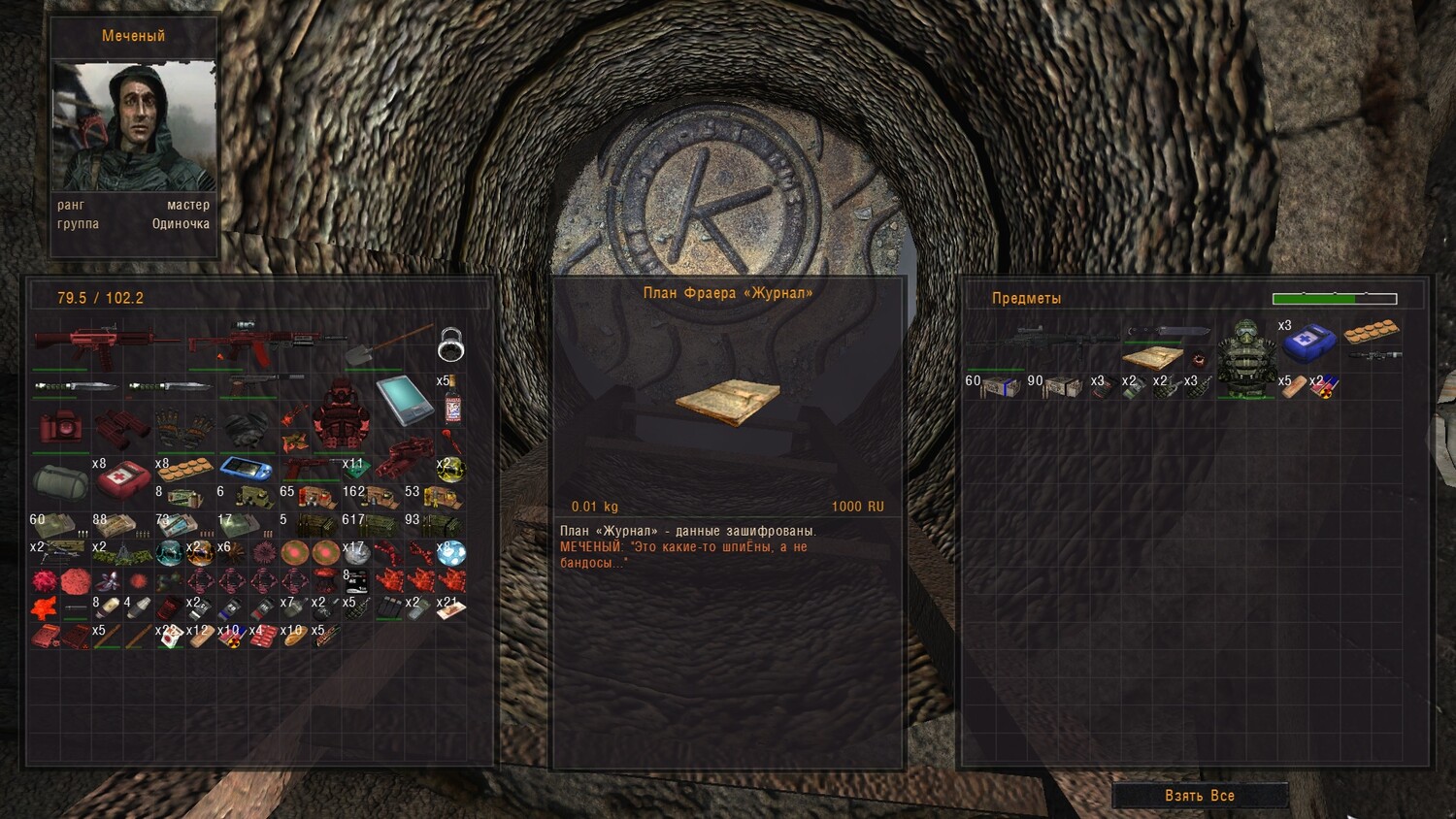Viewport: 1456px width, 819px height.
Task: Choose the green sleeping bag item
Action: 60,478
